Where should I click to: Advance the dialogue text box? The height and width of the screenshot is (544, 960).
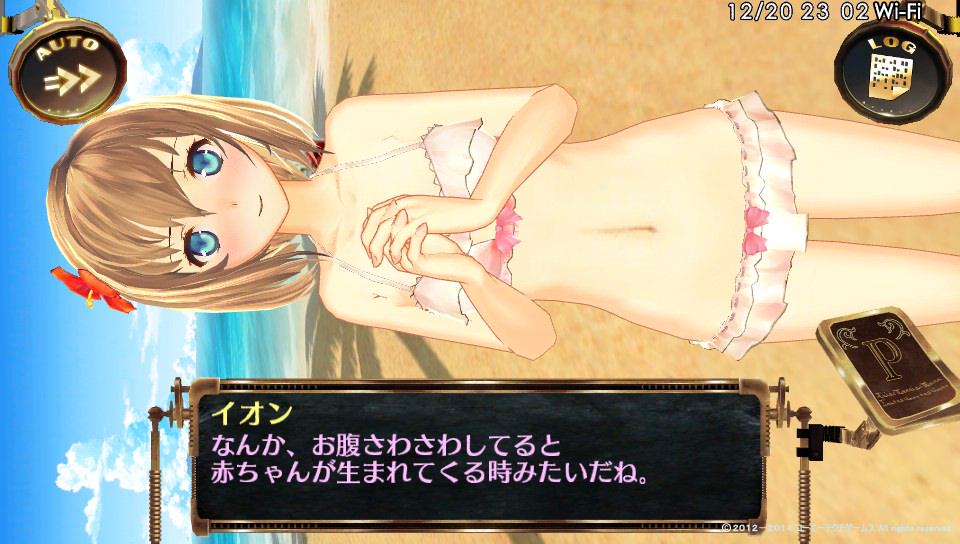tap(471, 452)
